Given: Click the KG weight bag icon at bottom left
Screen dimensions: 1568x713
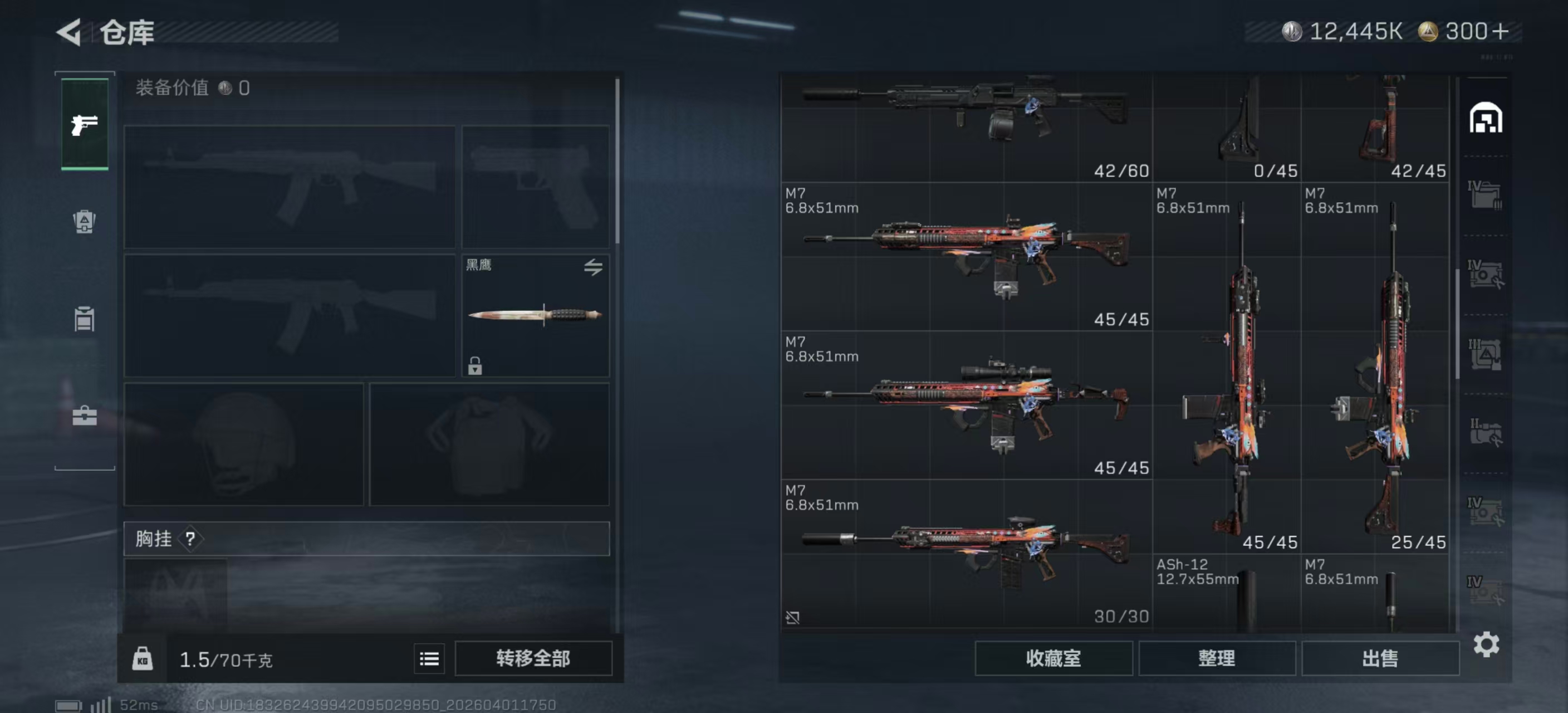Looking at the screenshot, I should 142,659.
